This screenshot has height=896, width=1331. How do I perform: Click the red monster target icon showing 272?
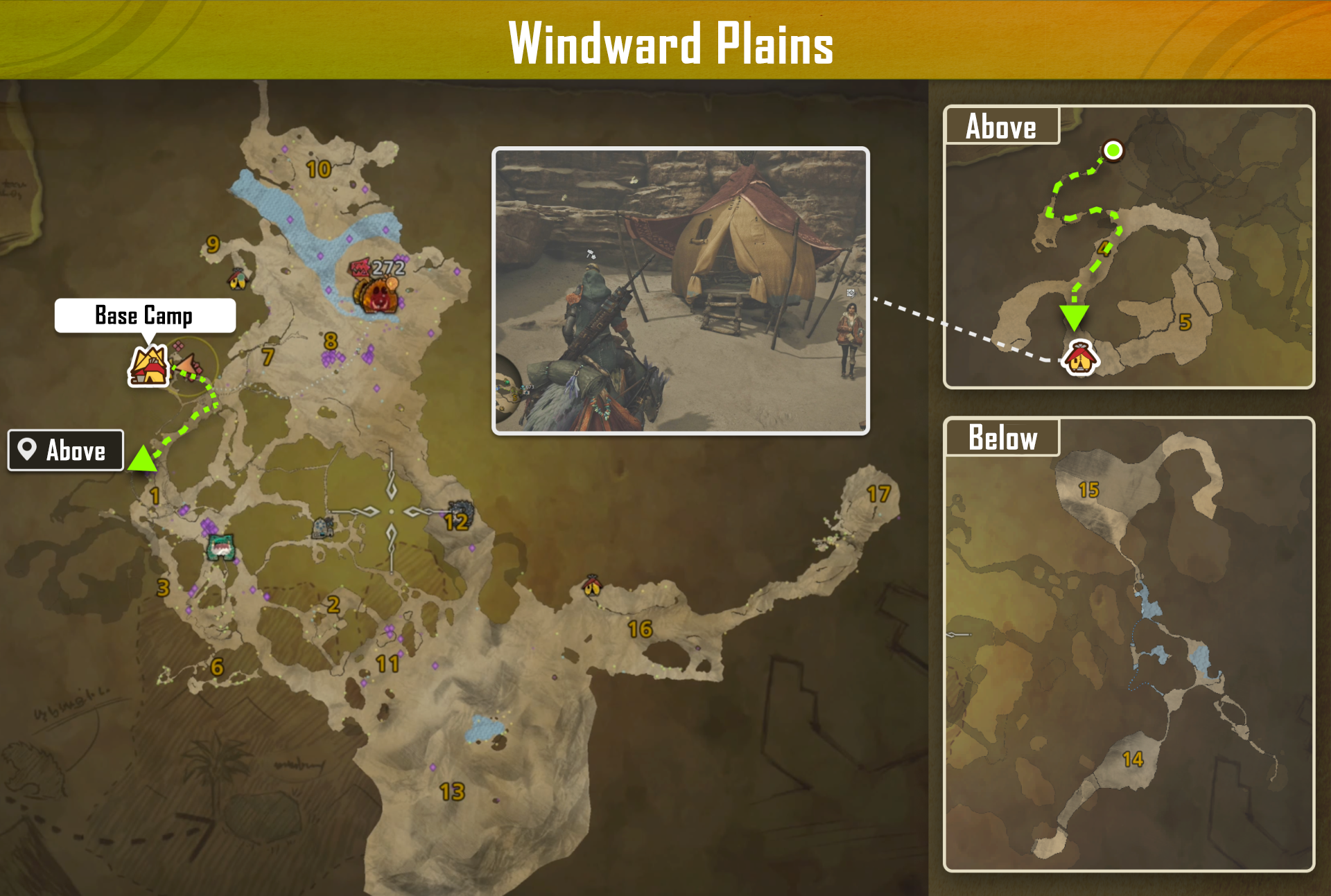[361, 269]
